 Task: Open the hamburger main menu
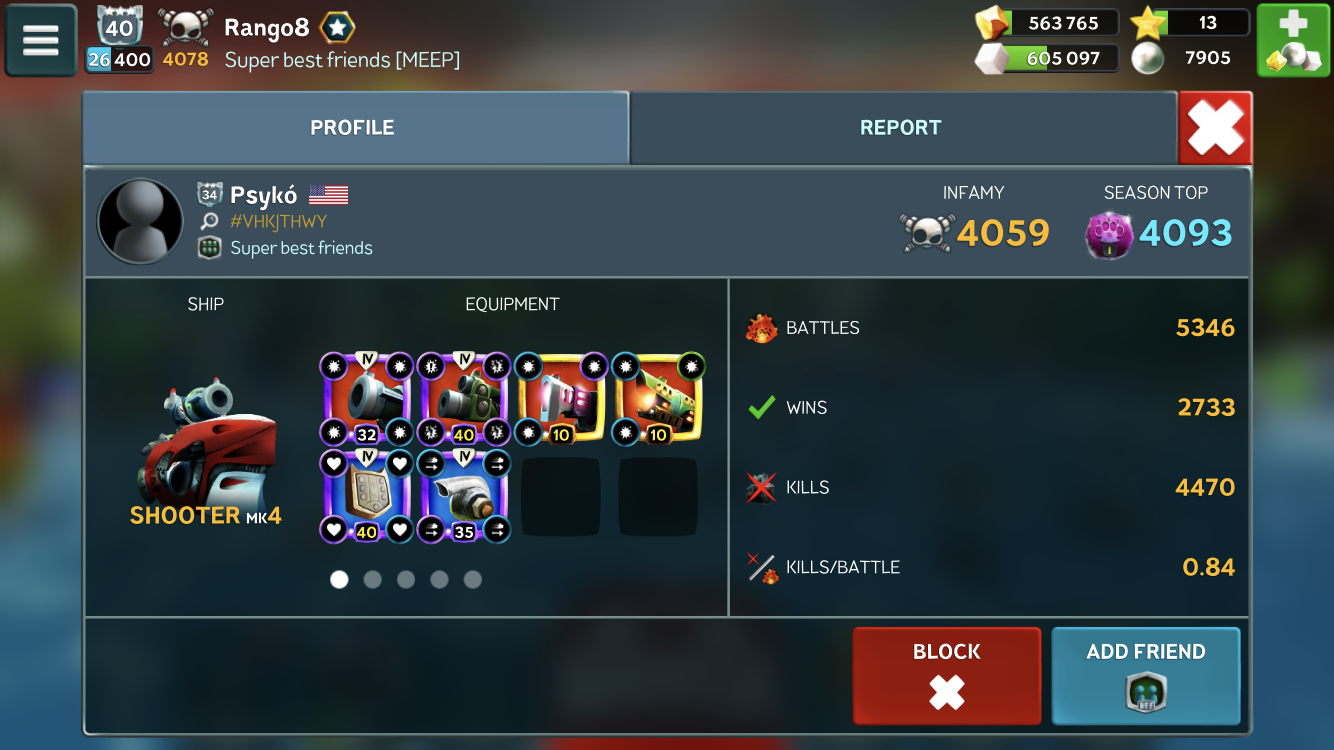coord(41,40)
